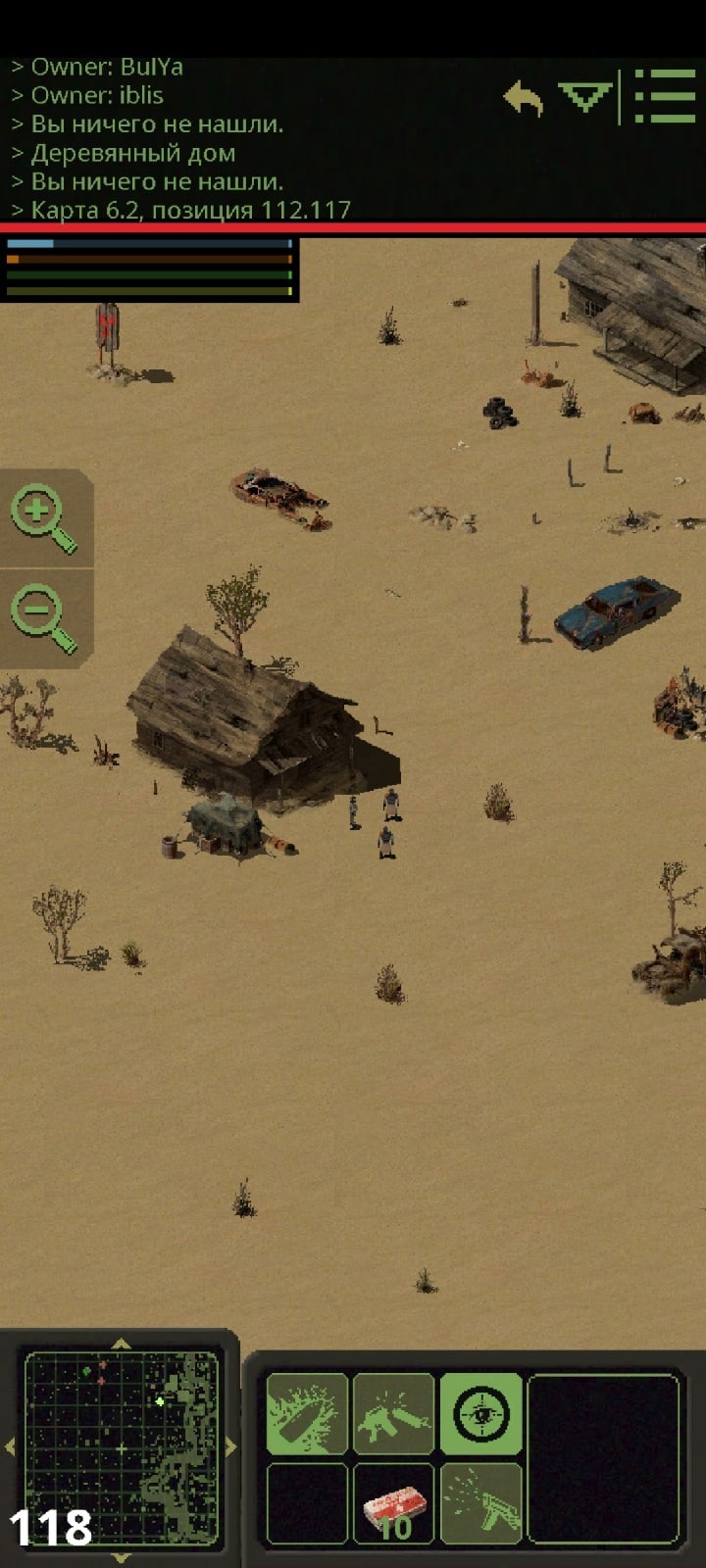Select the burst-fire gun icon

click(480, 1504)
